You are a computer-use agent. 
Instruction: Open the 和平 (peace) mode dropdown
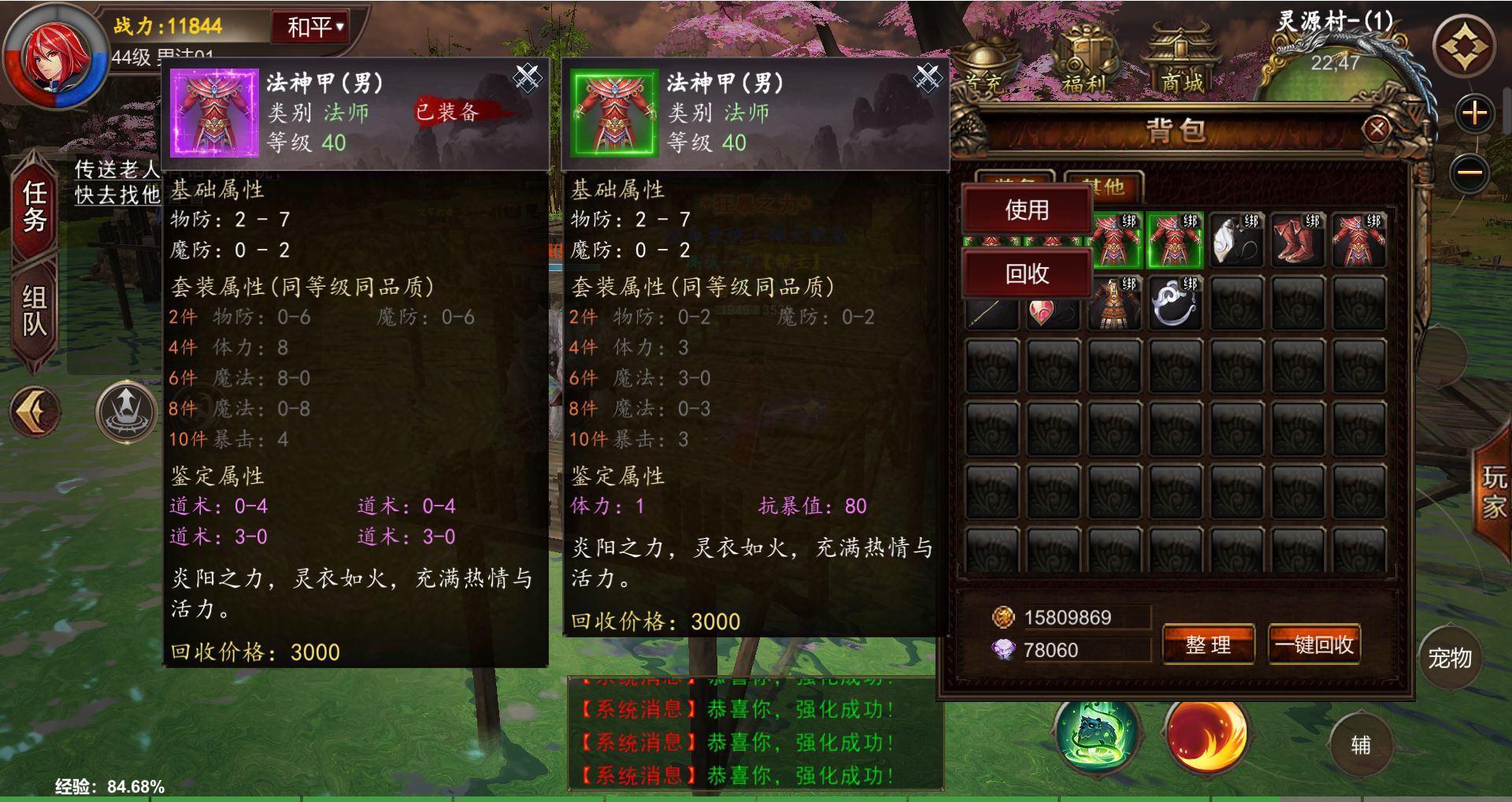tap(309, 25)
